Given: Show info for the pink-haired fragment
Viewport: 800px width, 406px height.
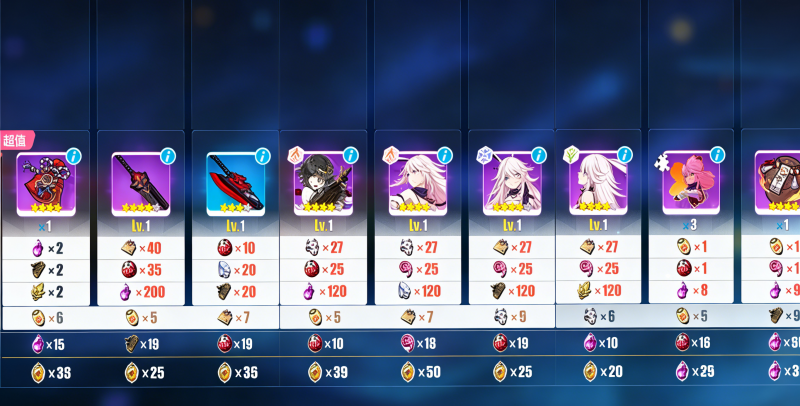Looking at the screenshot, I should coord(720,157).
